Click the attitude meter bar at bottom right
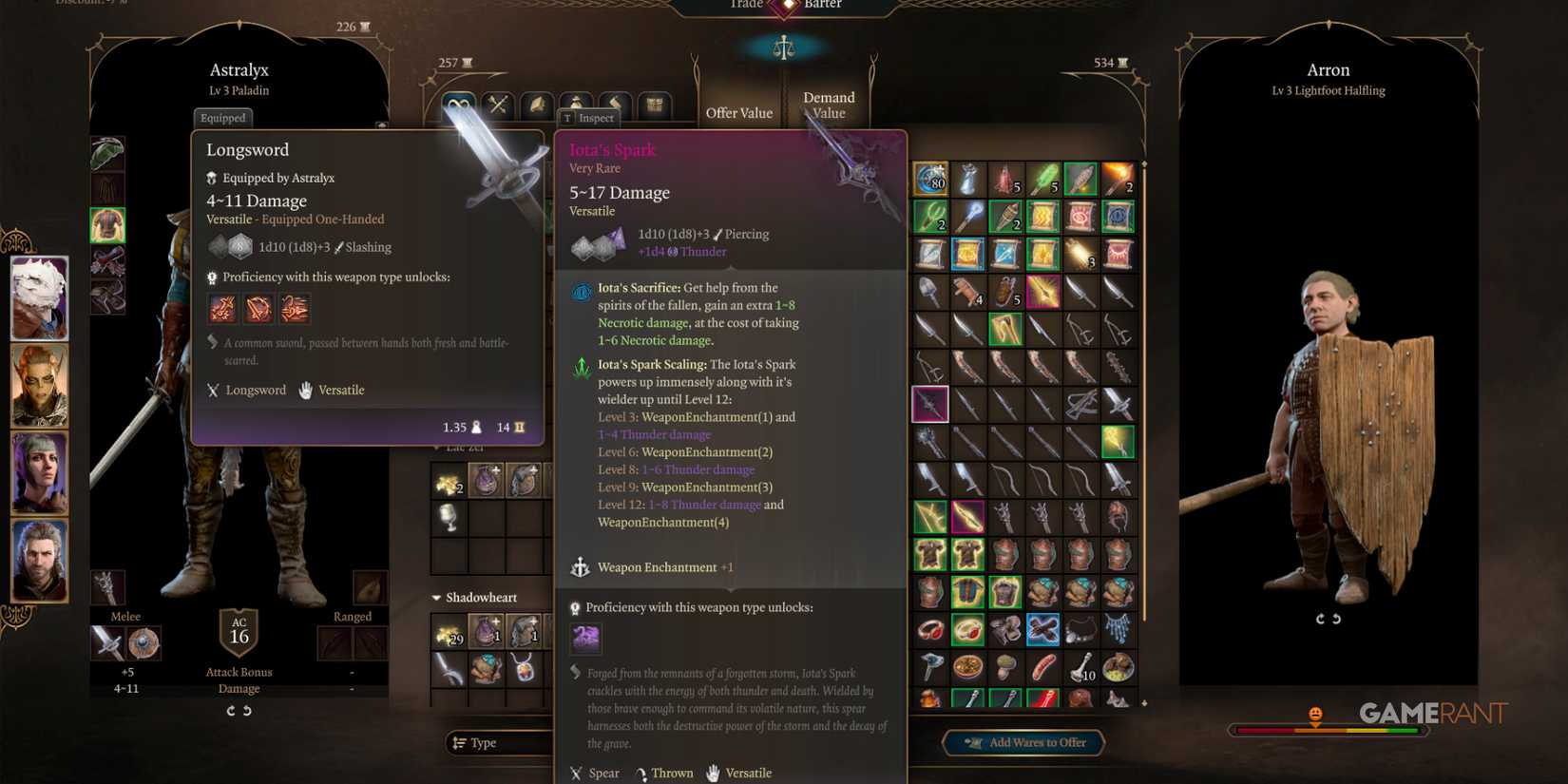The image size is (1568, 784). pos(1324,730)
